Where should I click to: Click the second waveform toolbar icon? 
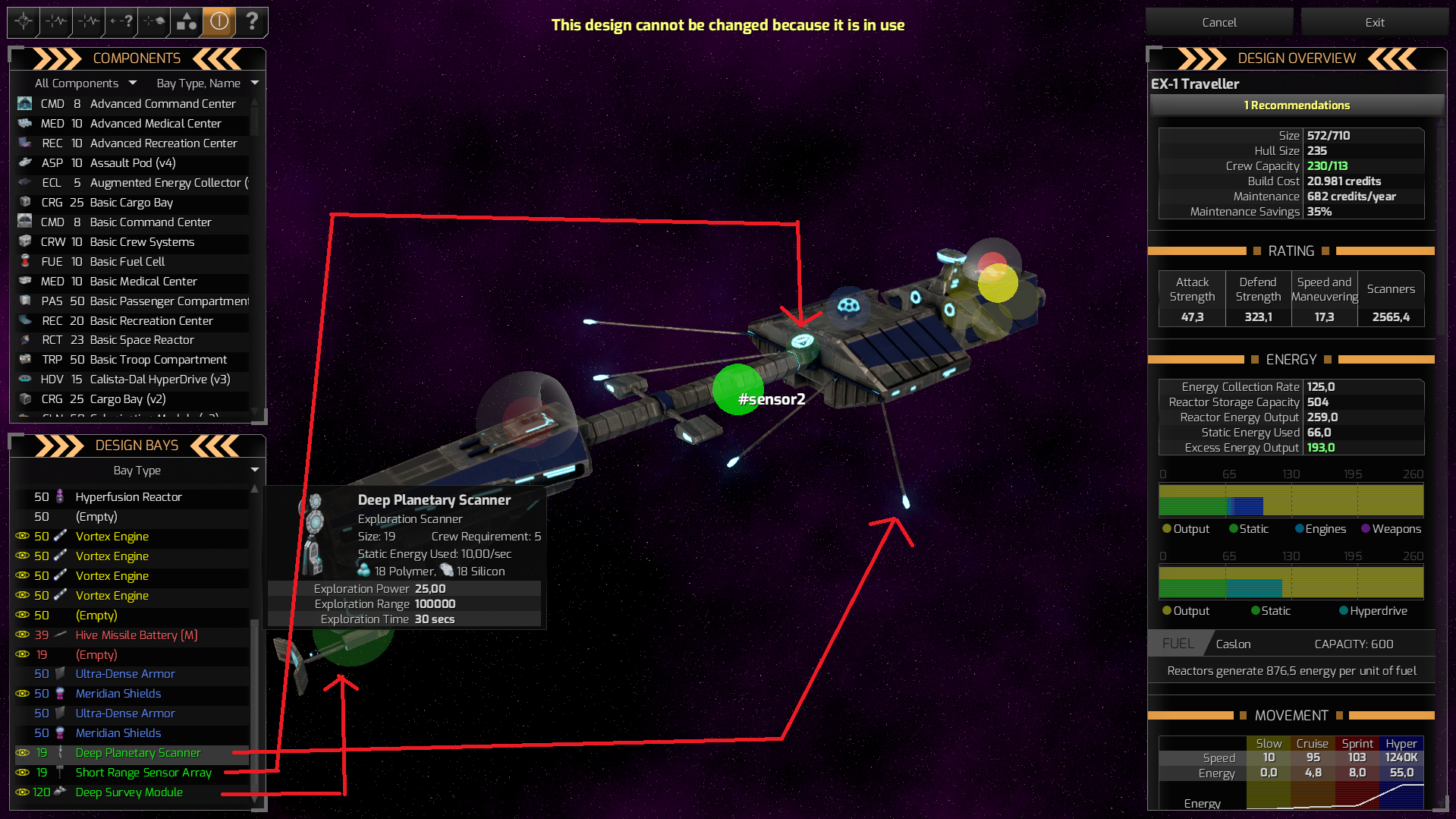coord(87,22)
